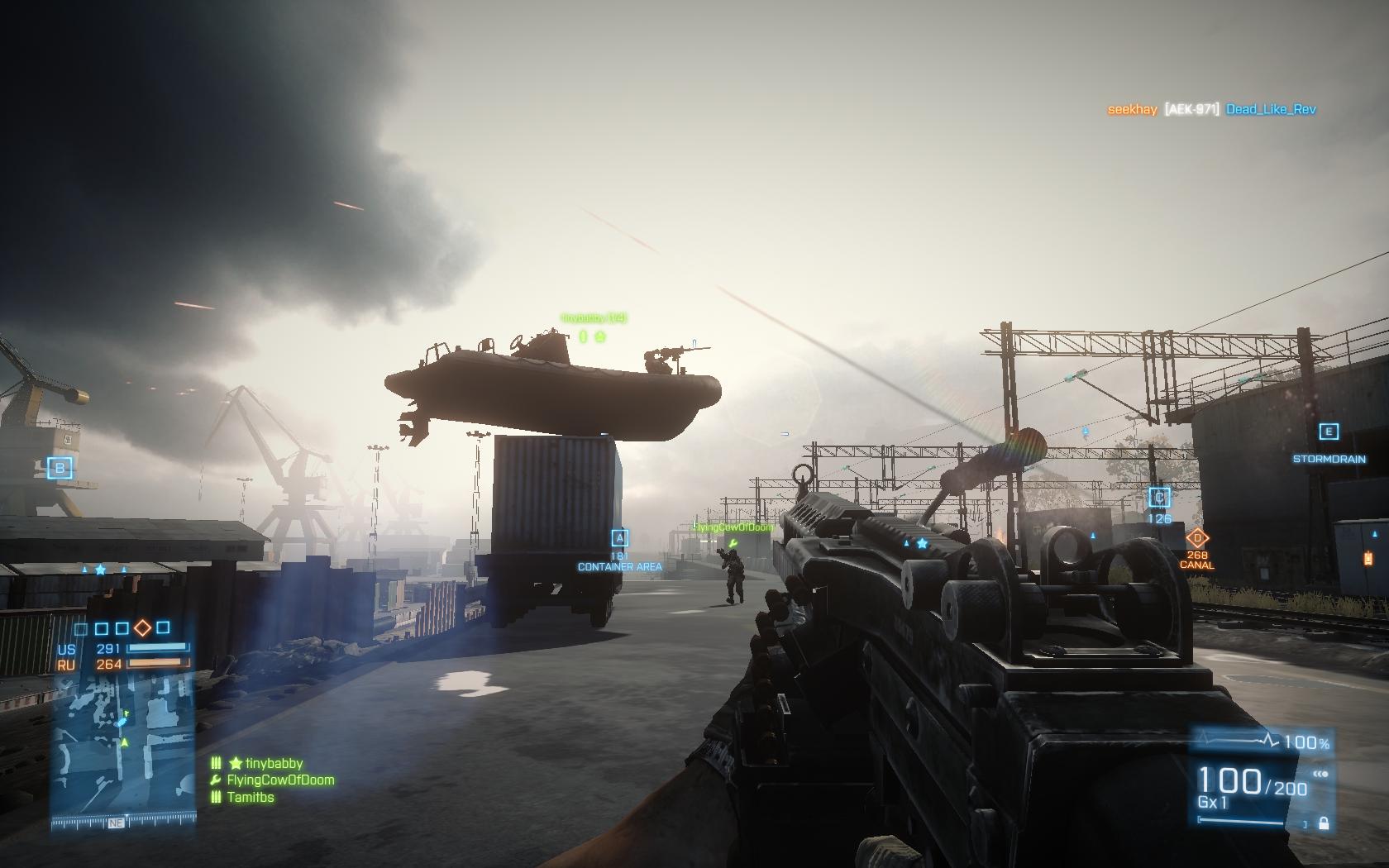
Task: Select FlyingCowOfDoom in the squad list
Action: tap(280, 780)
